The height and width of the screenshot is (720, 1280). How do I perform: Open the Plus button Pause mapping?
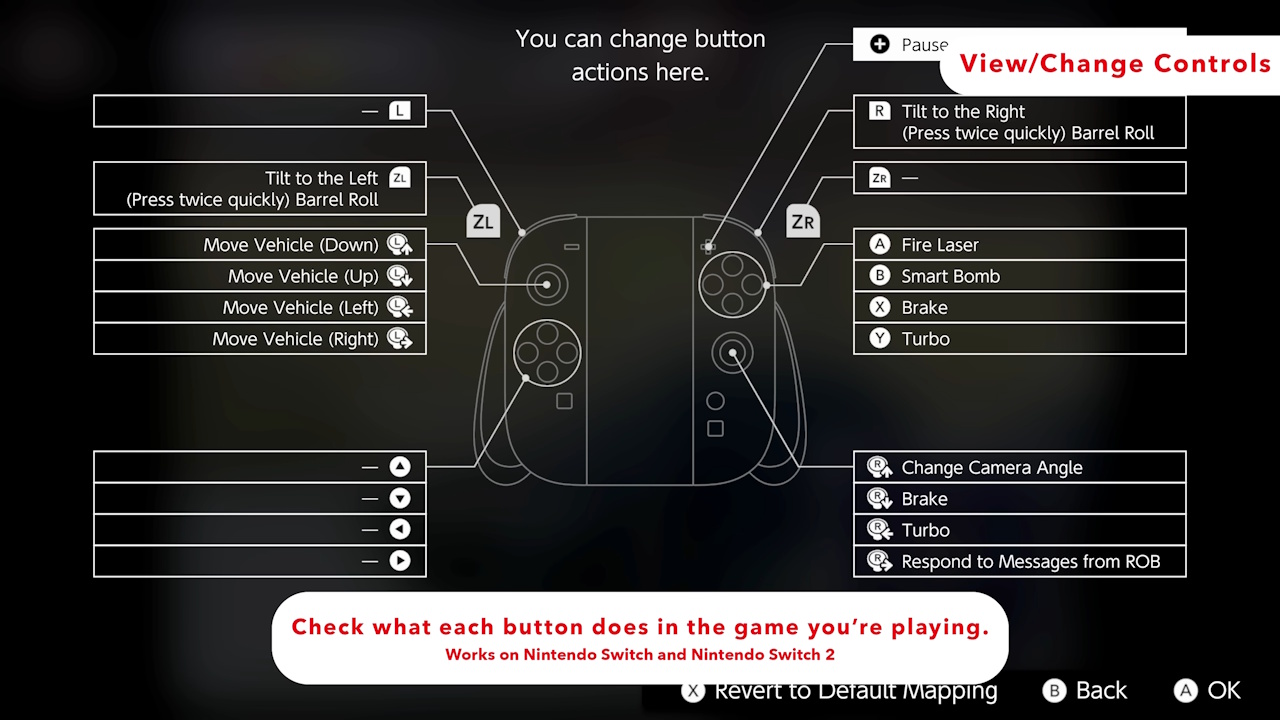[x=900, y=44]
